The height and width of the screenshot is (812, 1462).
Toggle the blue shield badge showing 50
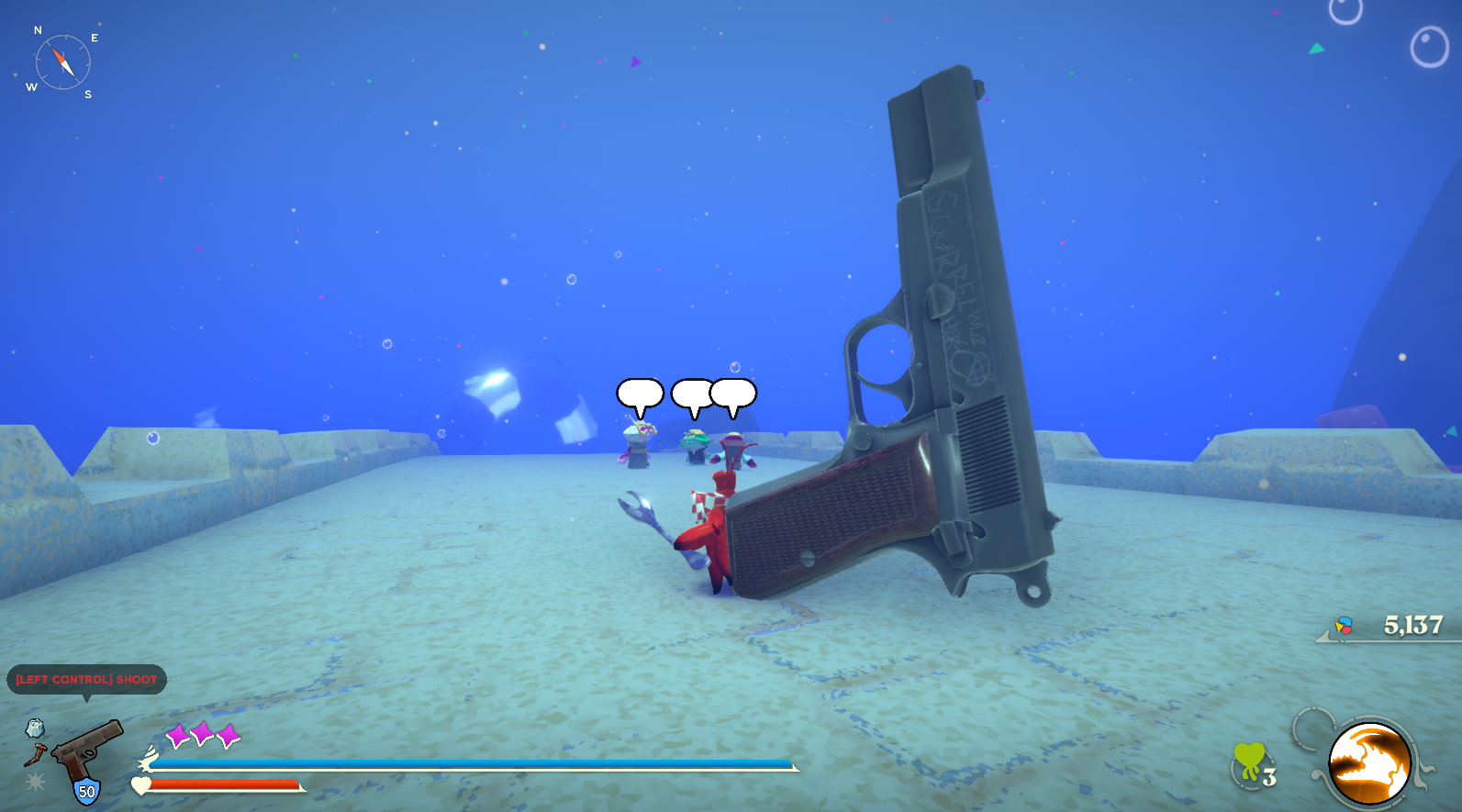[86, 789]
